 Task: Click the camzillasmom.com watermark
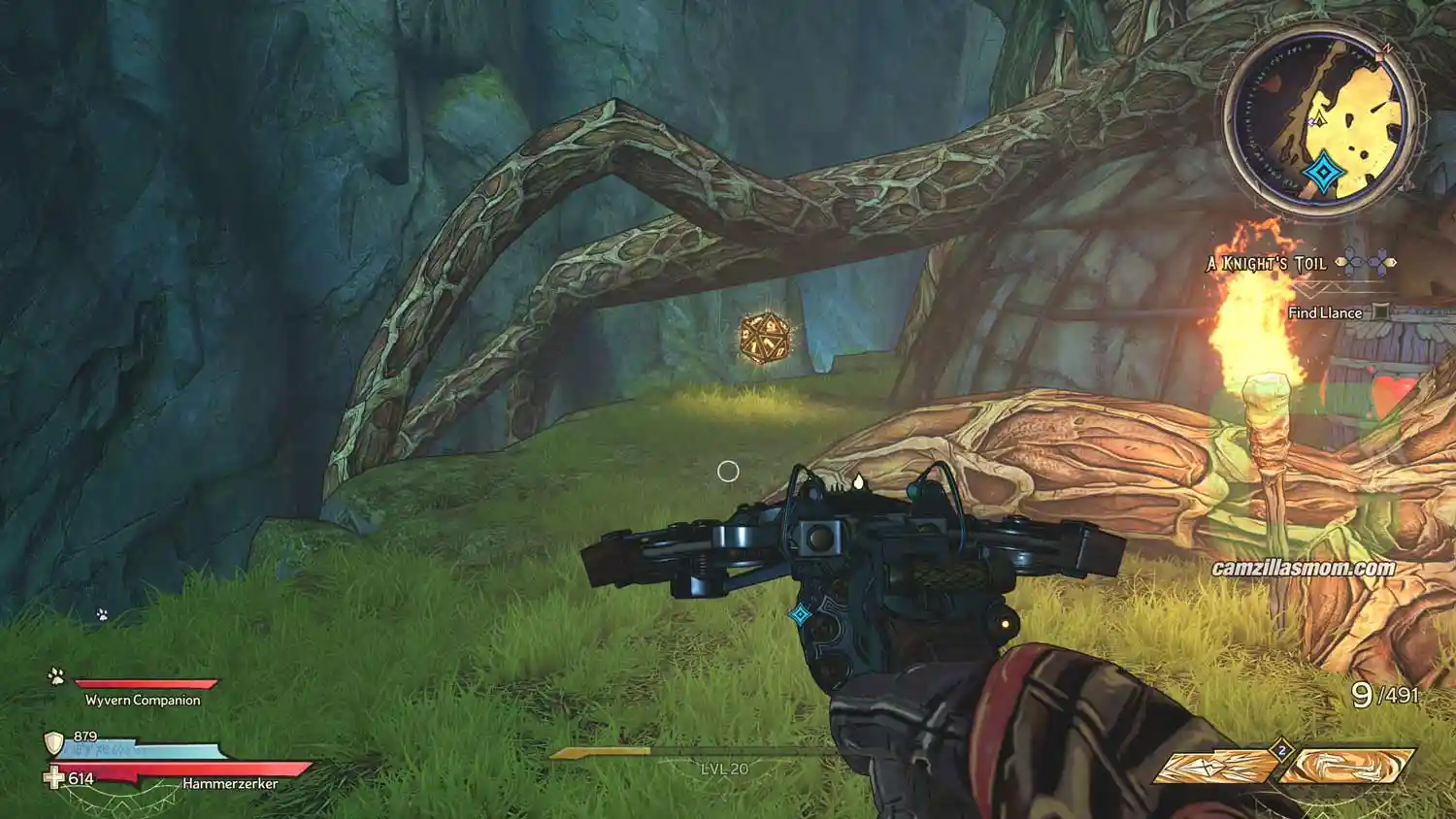[1303, 568]
